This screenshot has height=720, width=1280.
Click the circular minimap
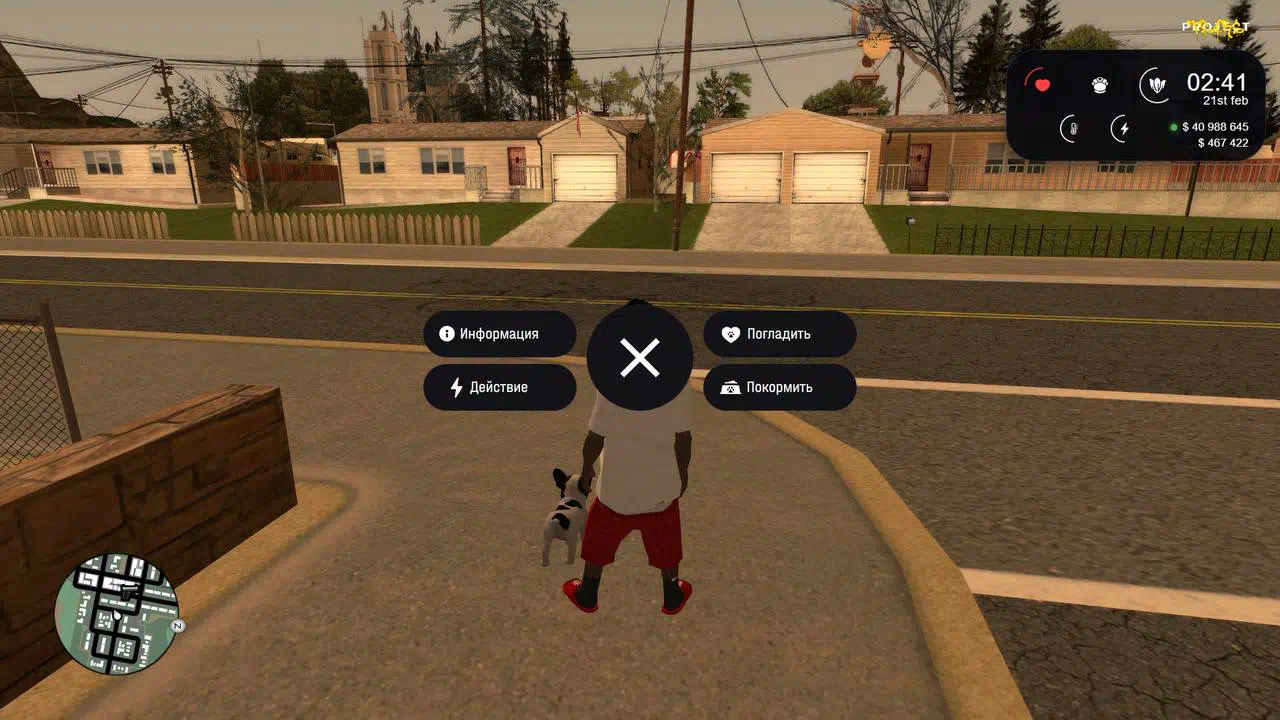click(116, 612)
